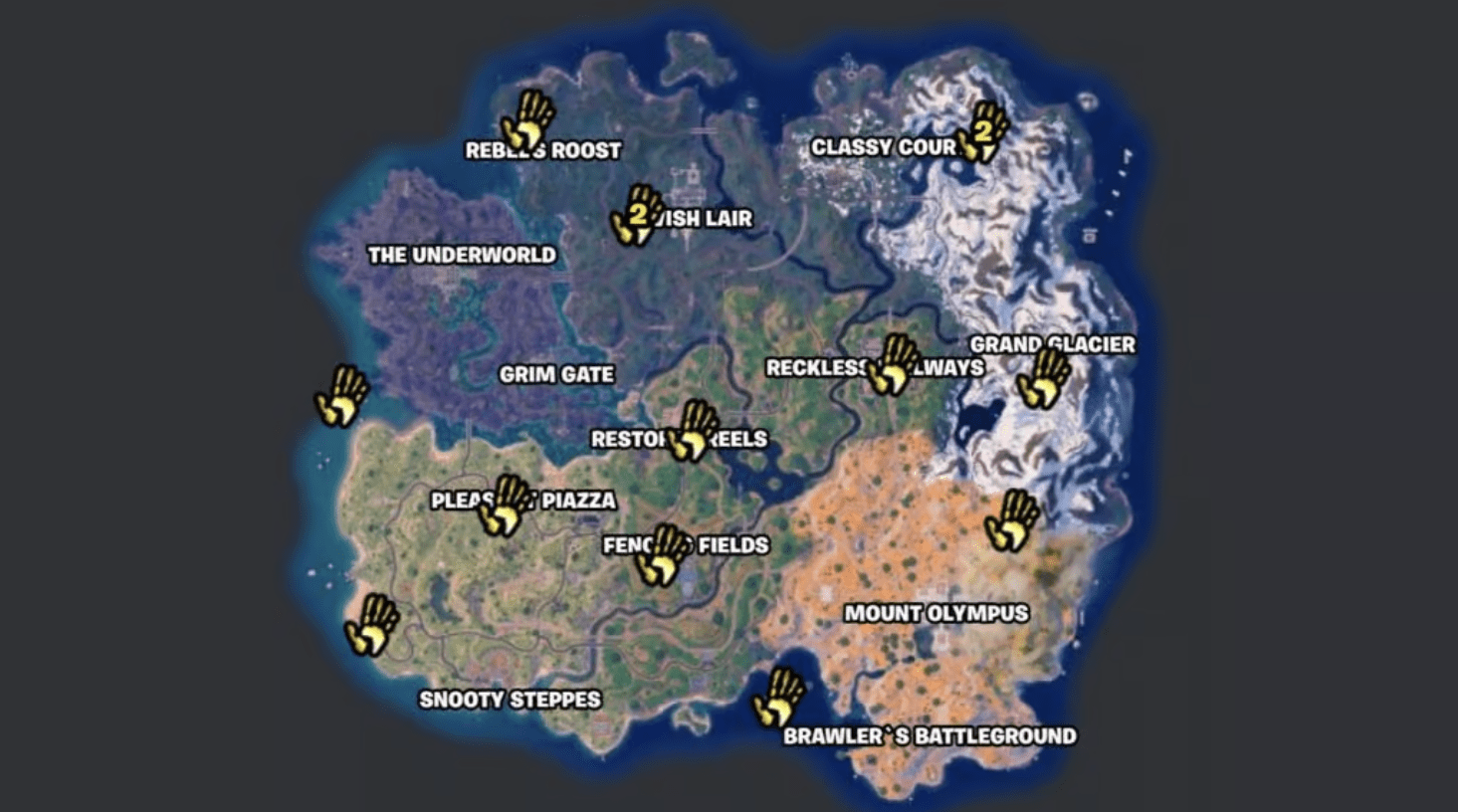The height and width of the screenshot is (812, 1458).
Task: Click the Grand Glacier location name
Action: [1055, 343]
